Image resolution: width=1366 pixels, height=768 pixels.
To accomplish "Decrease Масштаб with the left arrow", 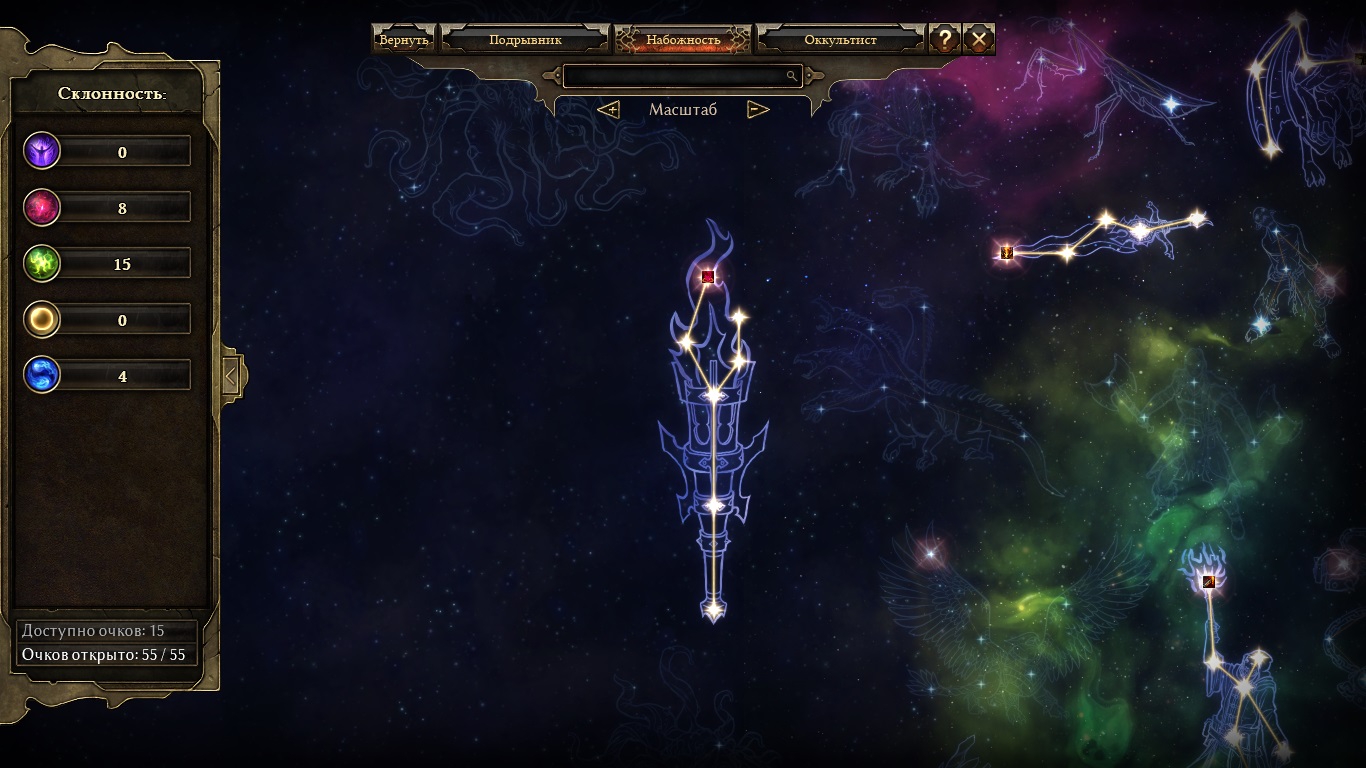I will point(608,110).
